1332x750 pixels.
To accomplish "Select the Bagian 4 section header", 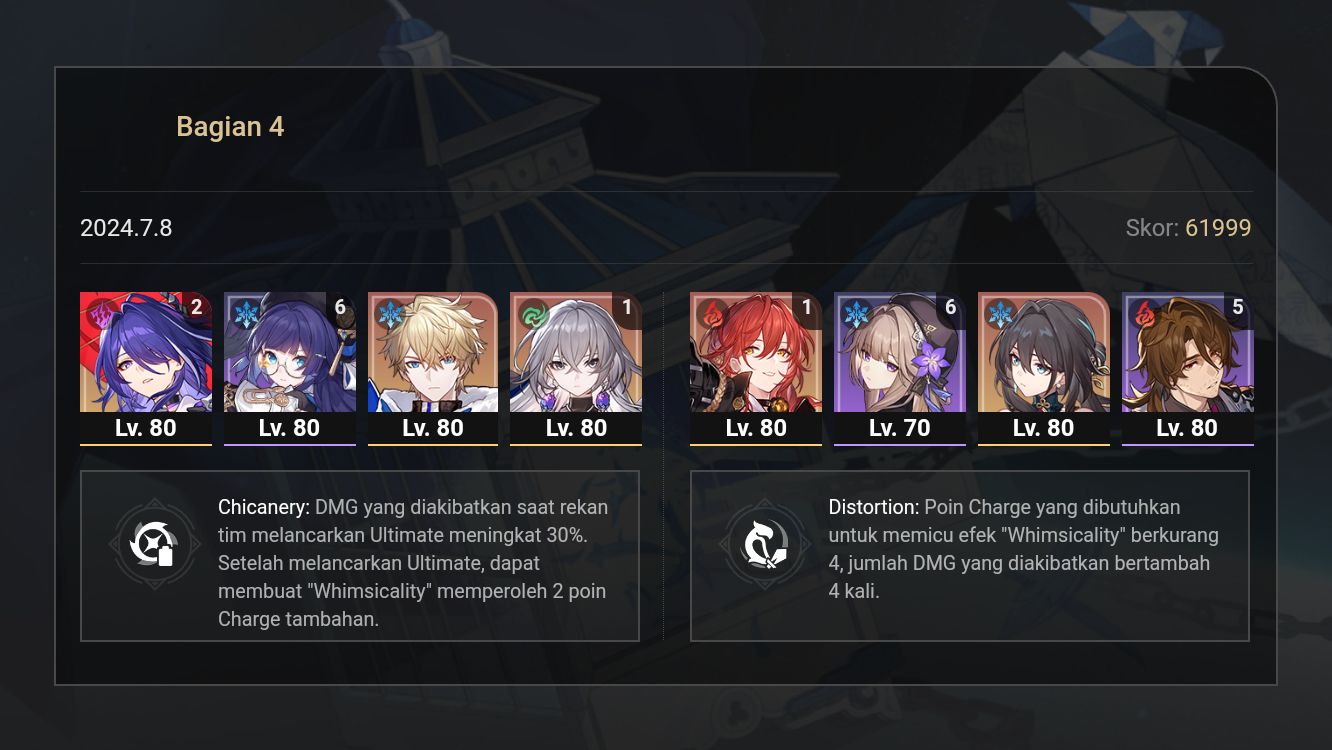I will click(x=230, y=126).
